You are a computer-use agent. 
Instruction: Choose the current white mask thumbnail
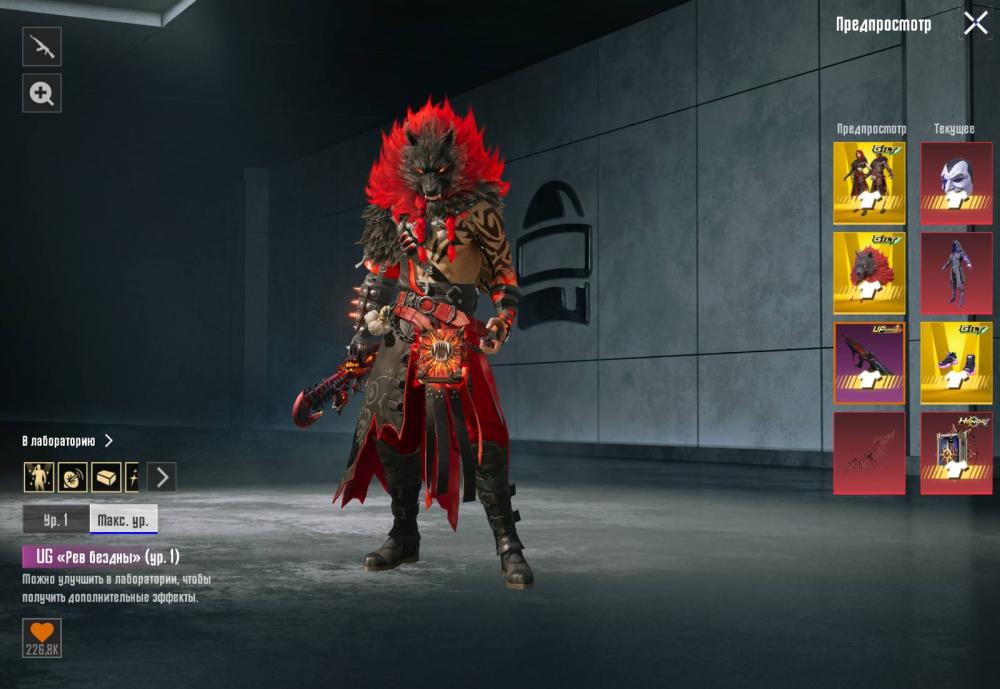coord(956,183)
